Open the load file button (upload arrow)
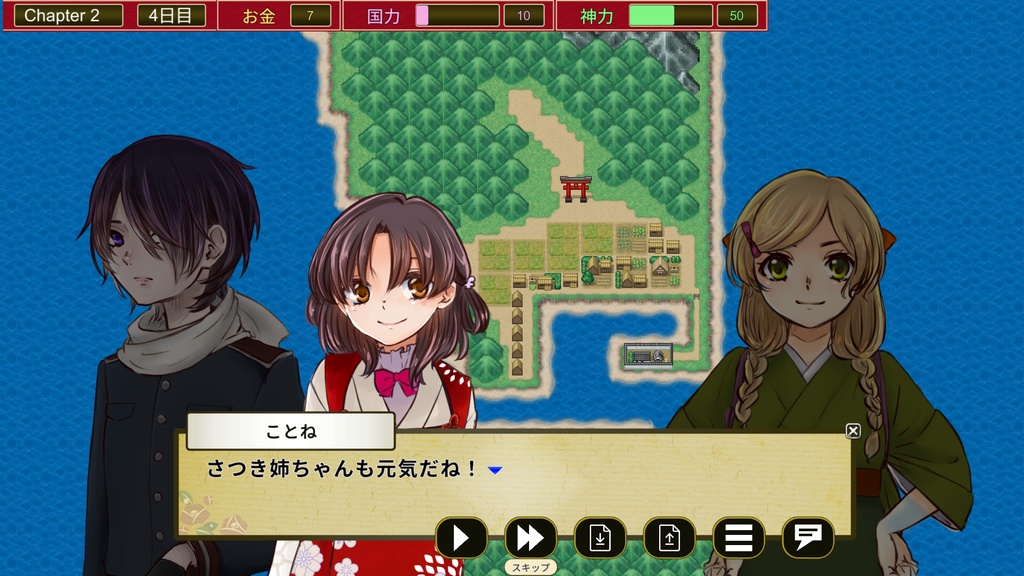The width and height of the screenshot is (1024, 576). (x=669, y=538)
